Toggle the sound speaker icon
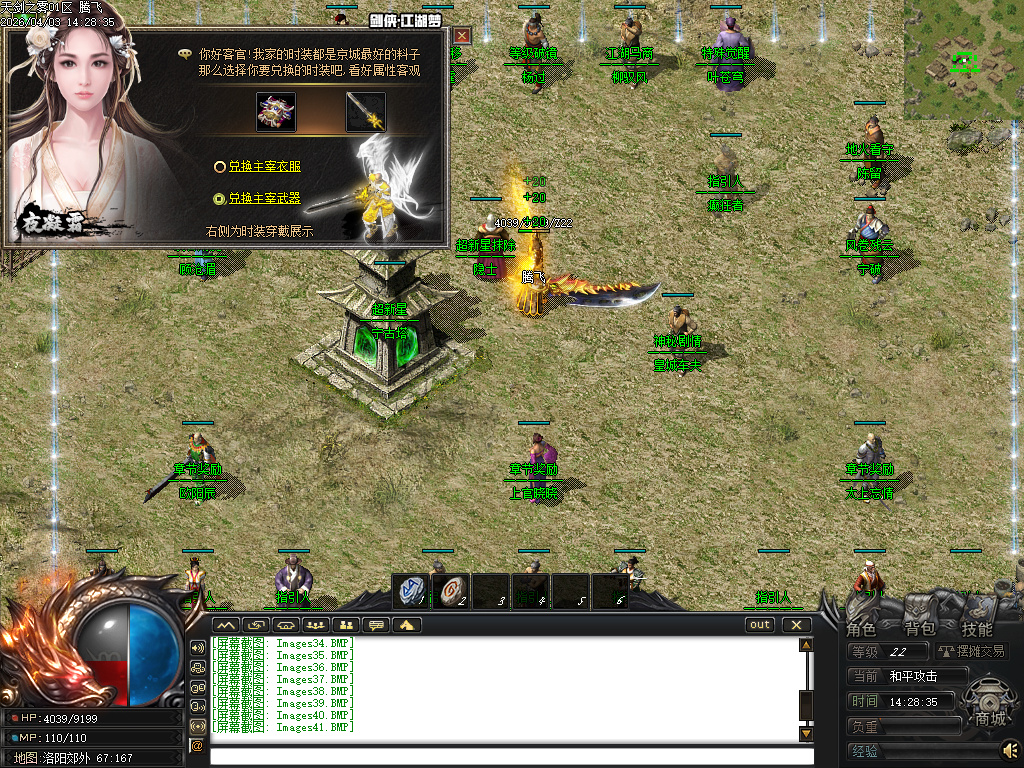This screenshot has width=1024, height=768. (1010, 748)
